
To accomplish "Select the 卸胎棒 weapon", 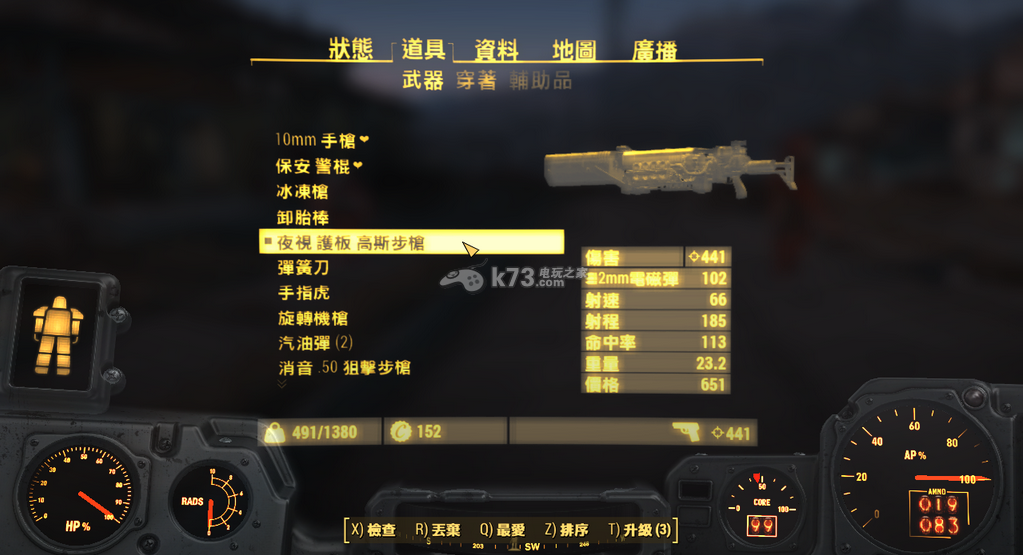I will coord(302,217).
